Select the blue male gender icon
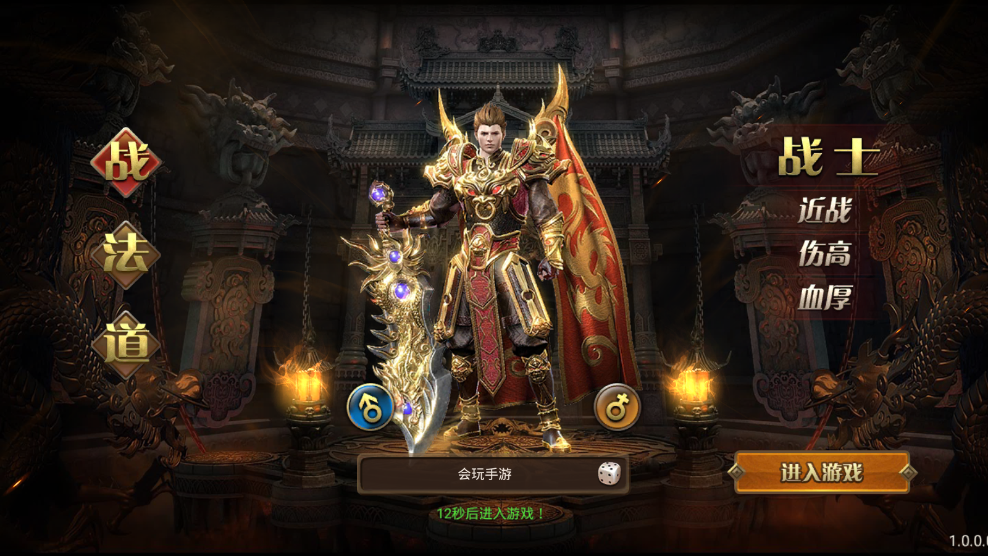The image size is (988, 556). tap(369, 407)
